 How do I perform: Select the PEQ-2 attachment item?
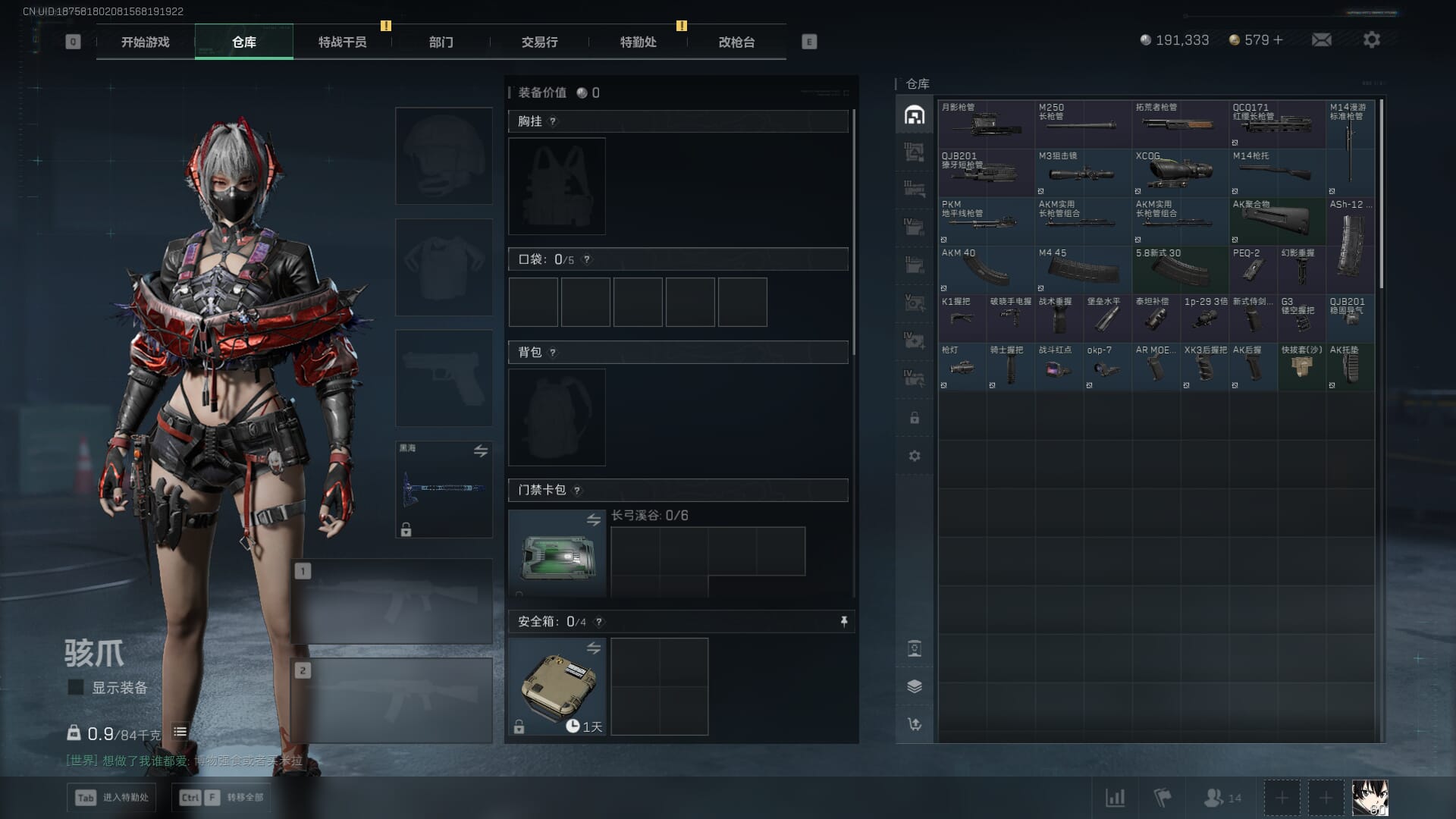[x=1252, y=269]
